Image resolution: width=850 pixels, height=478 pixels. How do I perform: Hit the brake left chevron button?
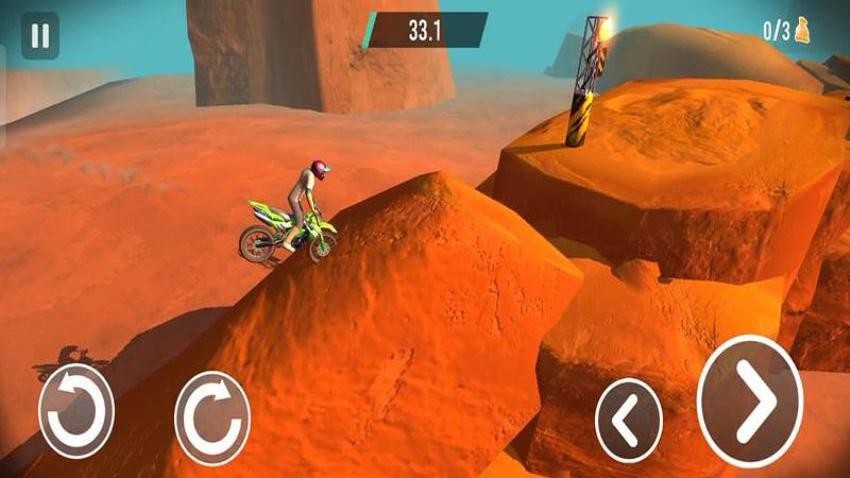(x=628, y=420)
